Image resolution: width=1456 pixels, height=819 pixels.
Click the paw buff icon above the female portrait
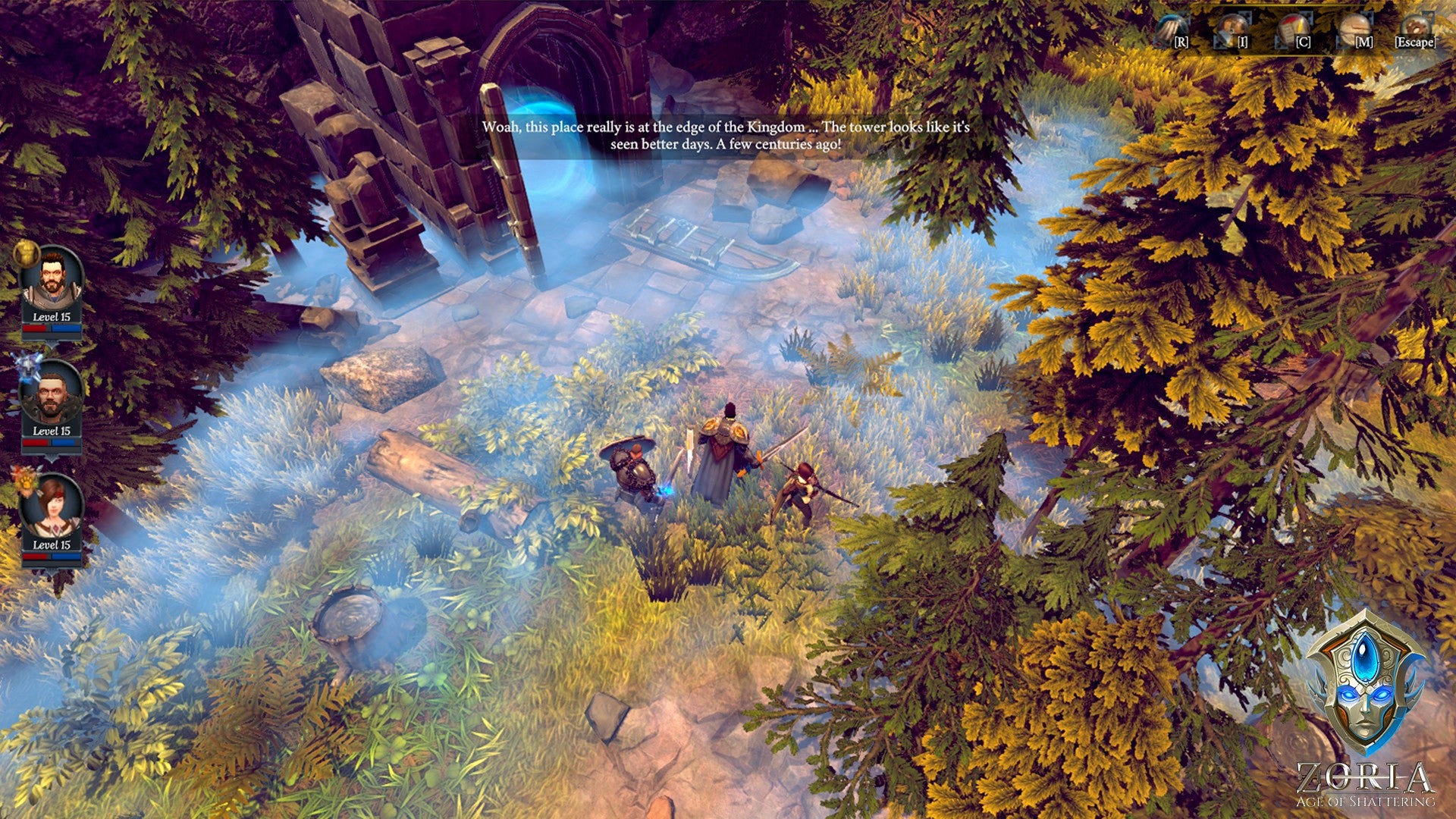click(x=25, y=482)
